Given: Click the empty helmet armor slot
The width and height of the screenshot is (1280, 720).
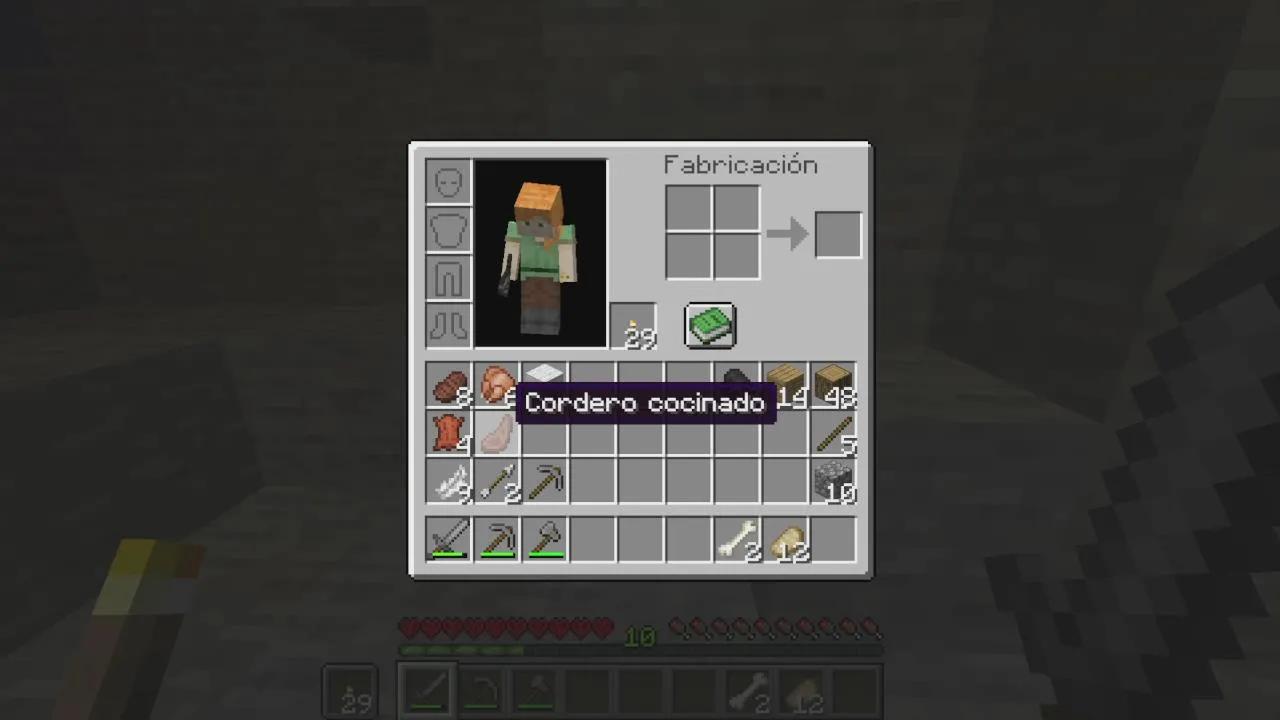Looking at the screenshot, I should [448, 180].
